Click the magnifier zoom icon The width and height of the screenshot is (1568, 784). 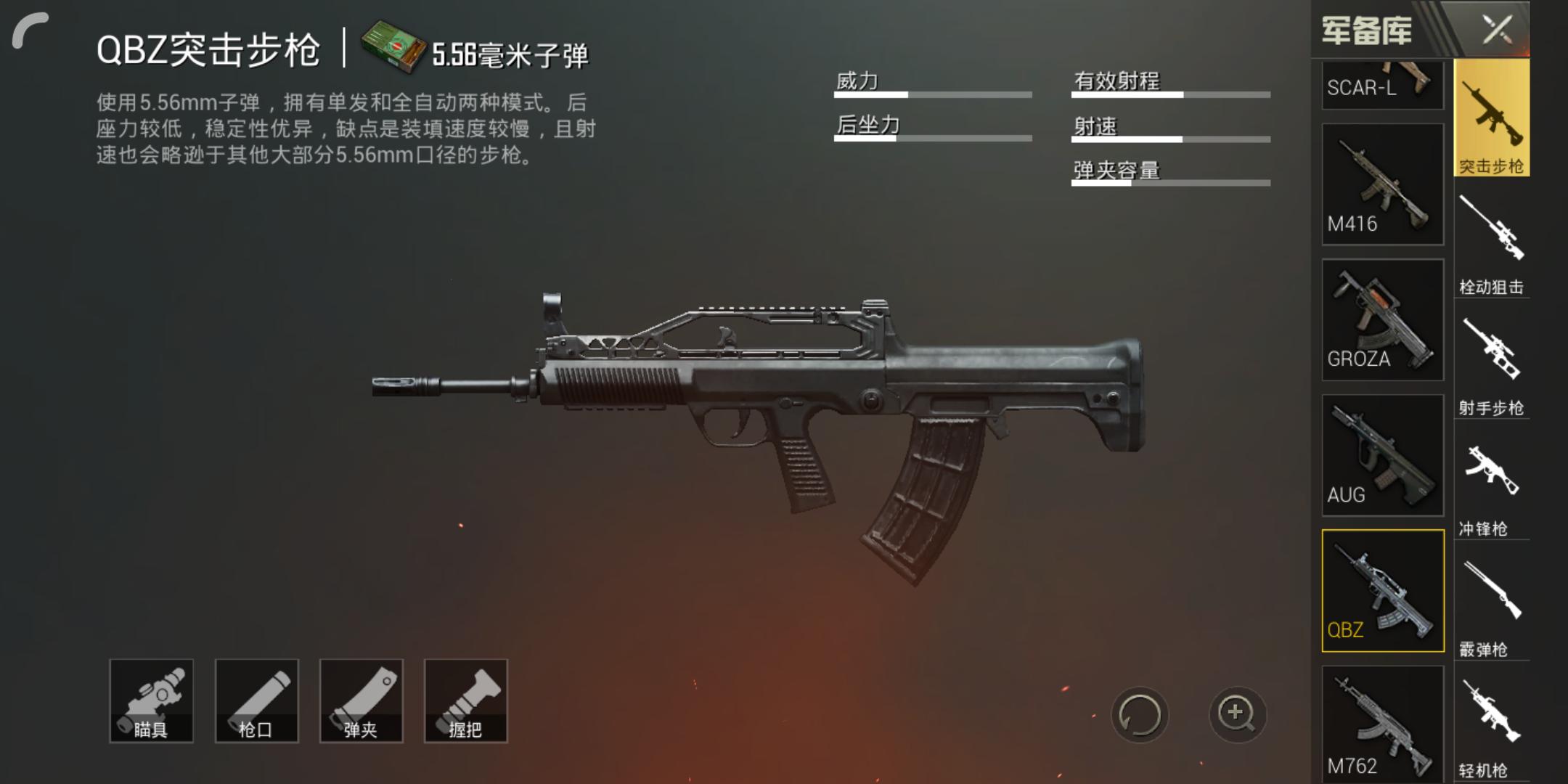[x=1238, y=715]
